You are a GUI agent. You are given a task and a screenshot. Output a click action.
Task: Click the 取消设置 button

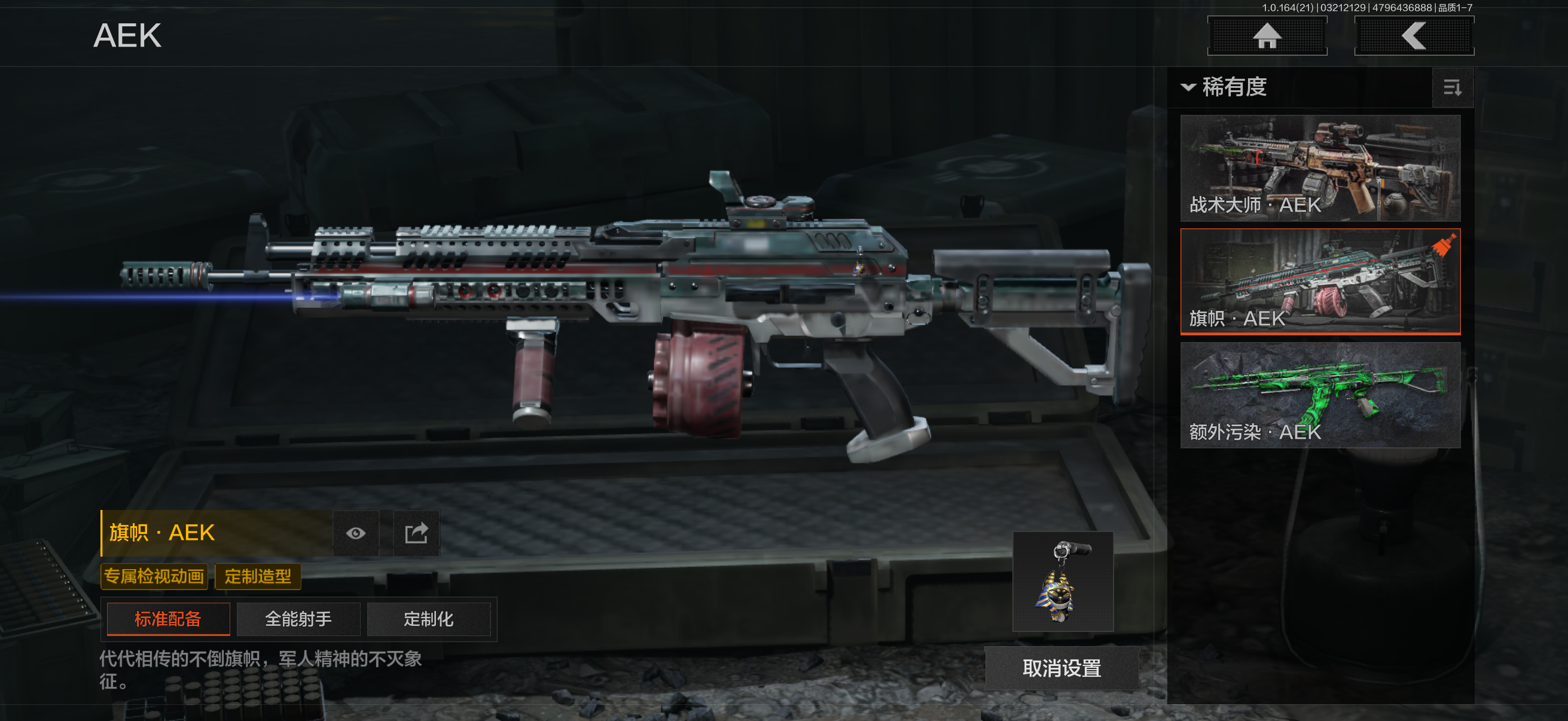(1061, 668)
